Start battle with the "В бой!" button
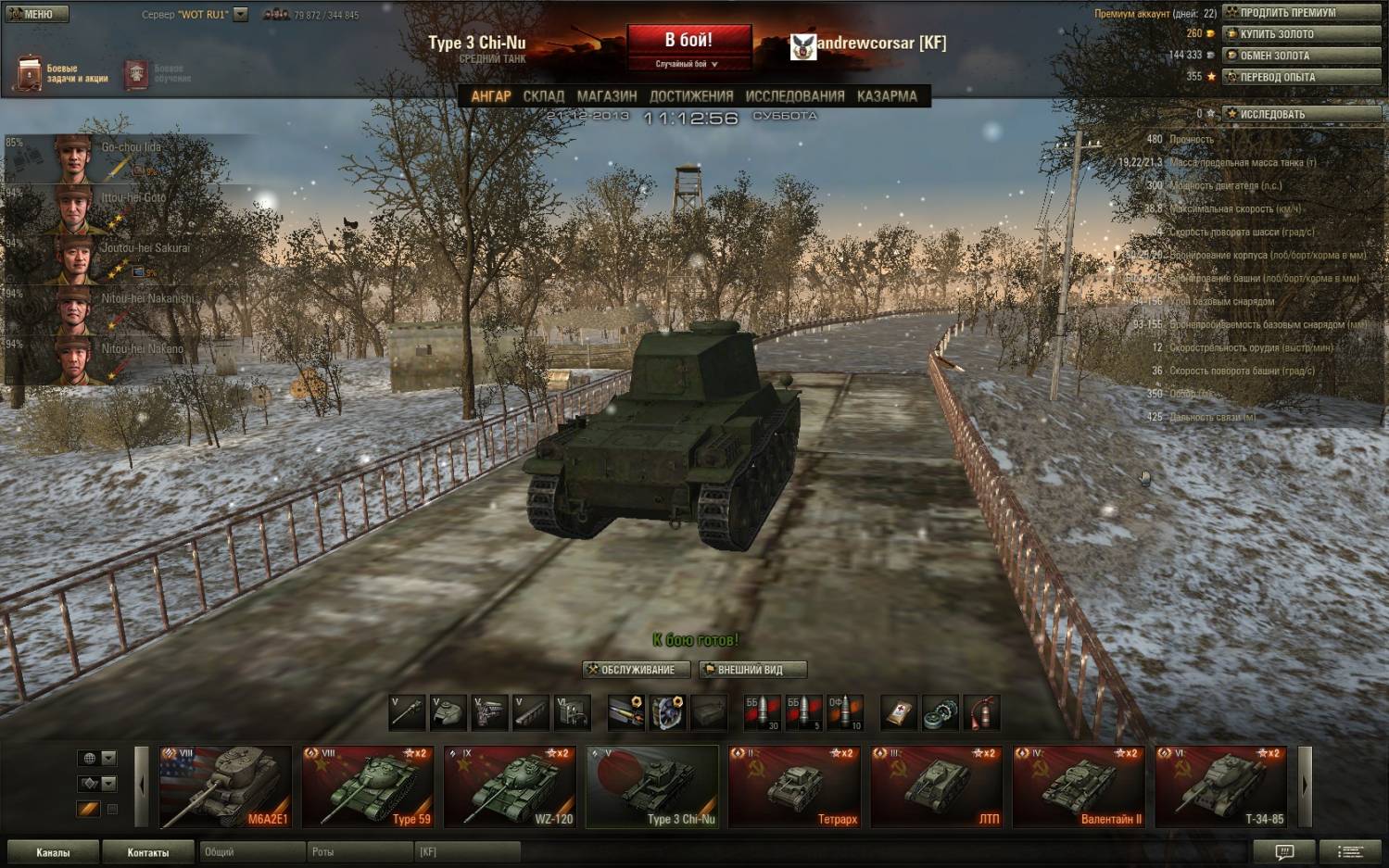Screen dimensions: 1389x868 coord(688,42)
